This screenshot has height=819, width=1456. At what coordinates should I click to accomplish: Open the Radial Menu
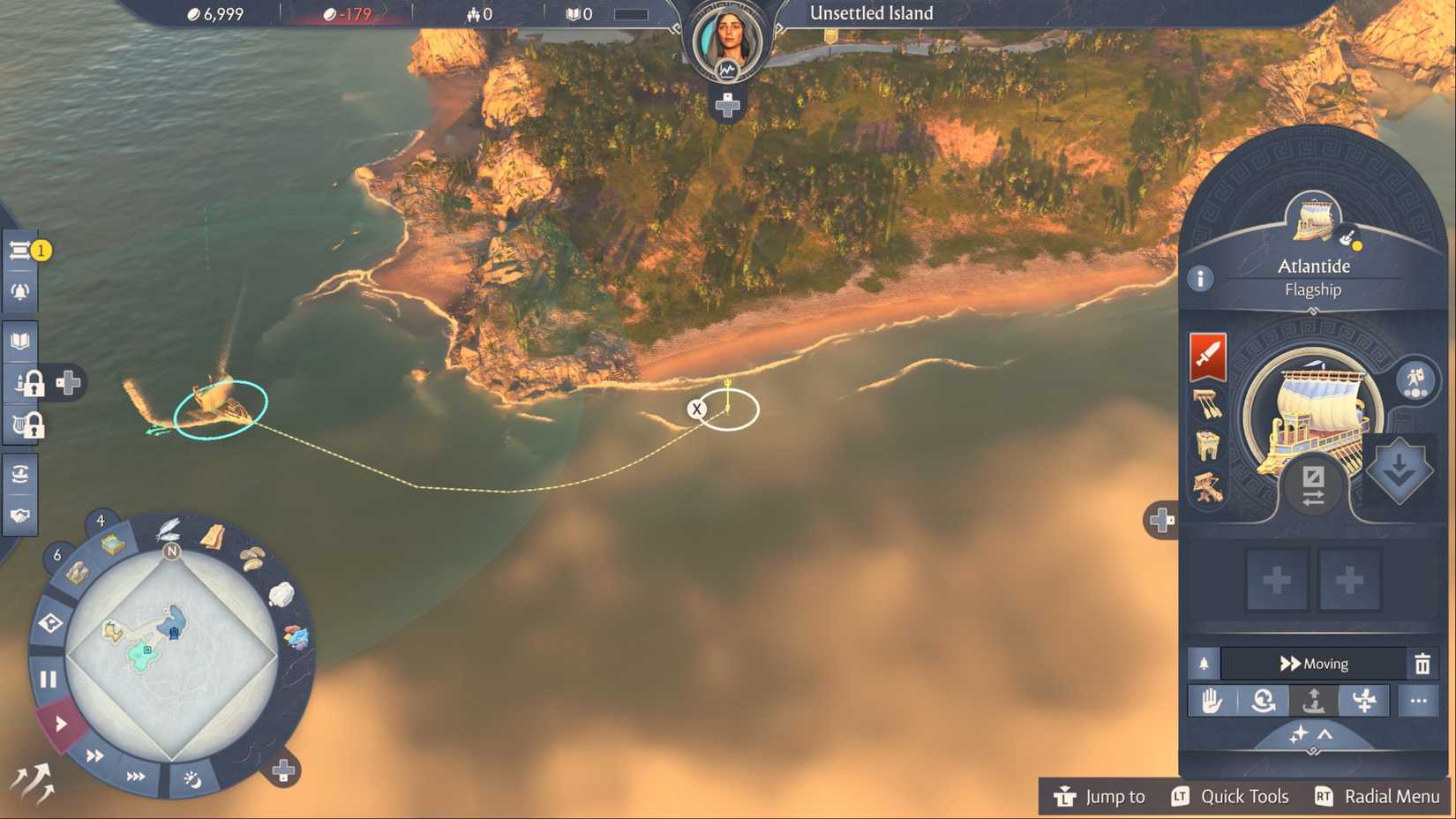coord(1392,796)
